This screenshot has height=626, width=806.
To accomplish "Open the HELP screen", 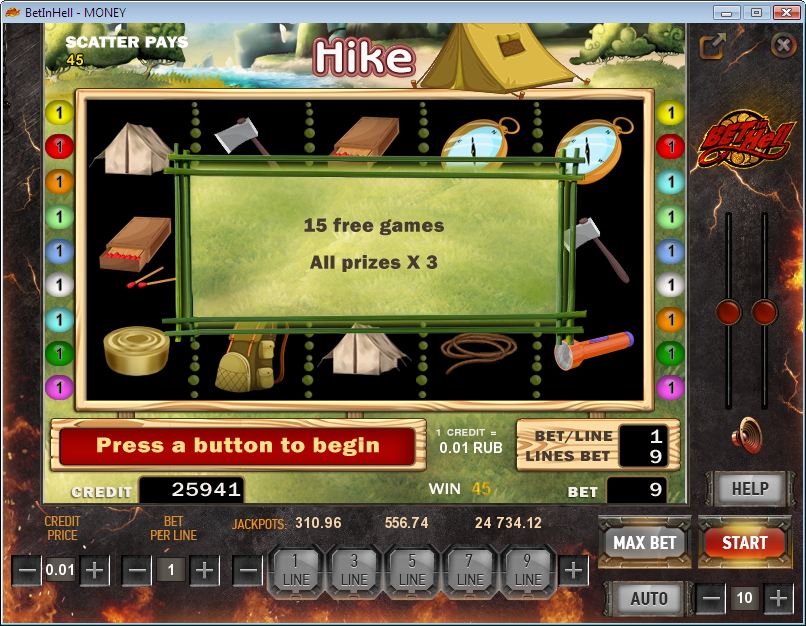I will (750, 489).
